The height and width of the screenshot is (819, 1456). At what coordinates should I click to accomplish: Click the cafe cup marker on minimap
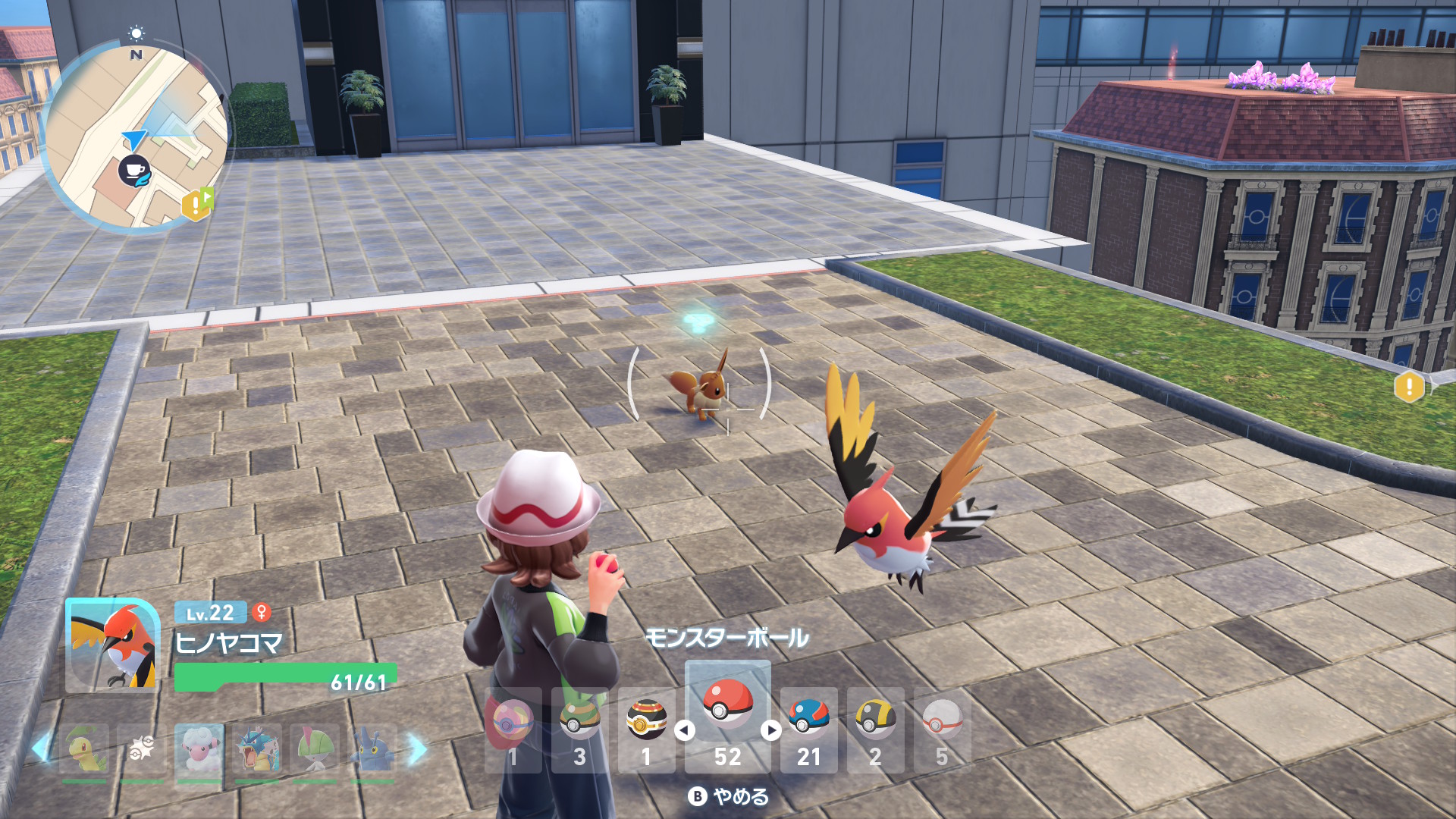click(134, 171)
